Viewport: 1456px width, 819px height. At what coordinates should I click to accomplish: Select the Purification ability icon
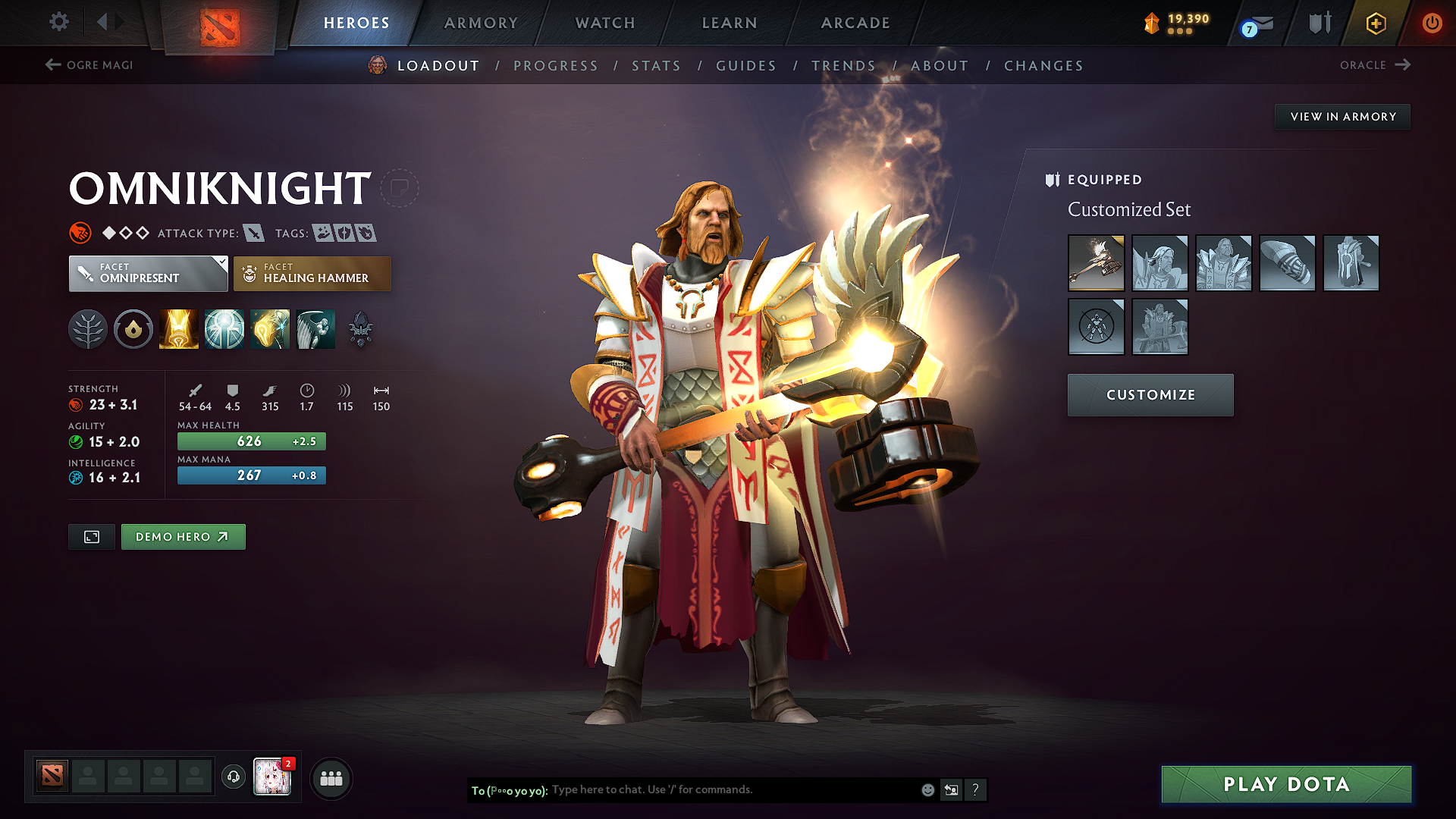[x=179, y=328]
